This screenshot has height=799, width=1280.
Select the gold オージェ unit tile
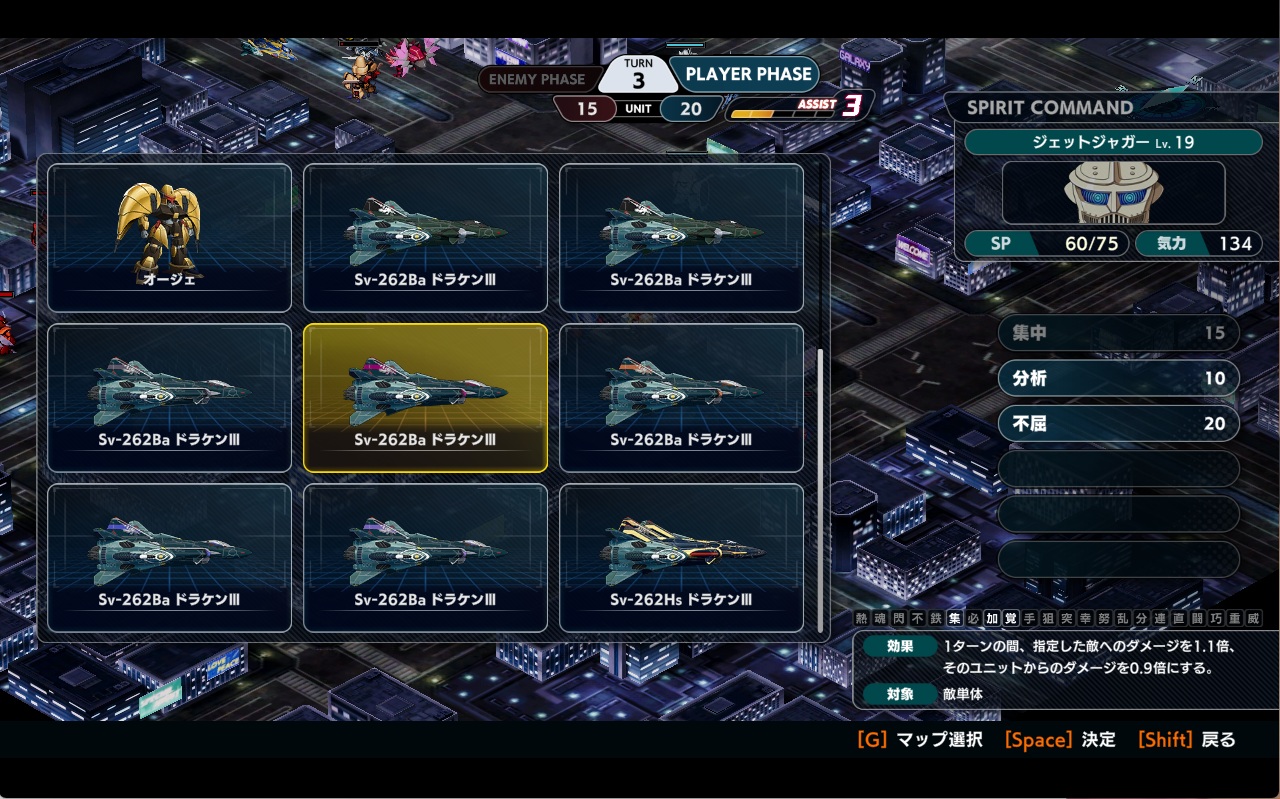tap(169, 238)
